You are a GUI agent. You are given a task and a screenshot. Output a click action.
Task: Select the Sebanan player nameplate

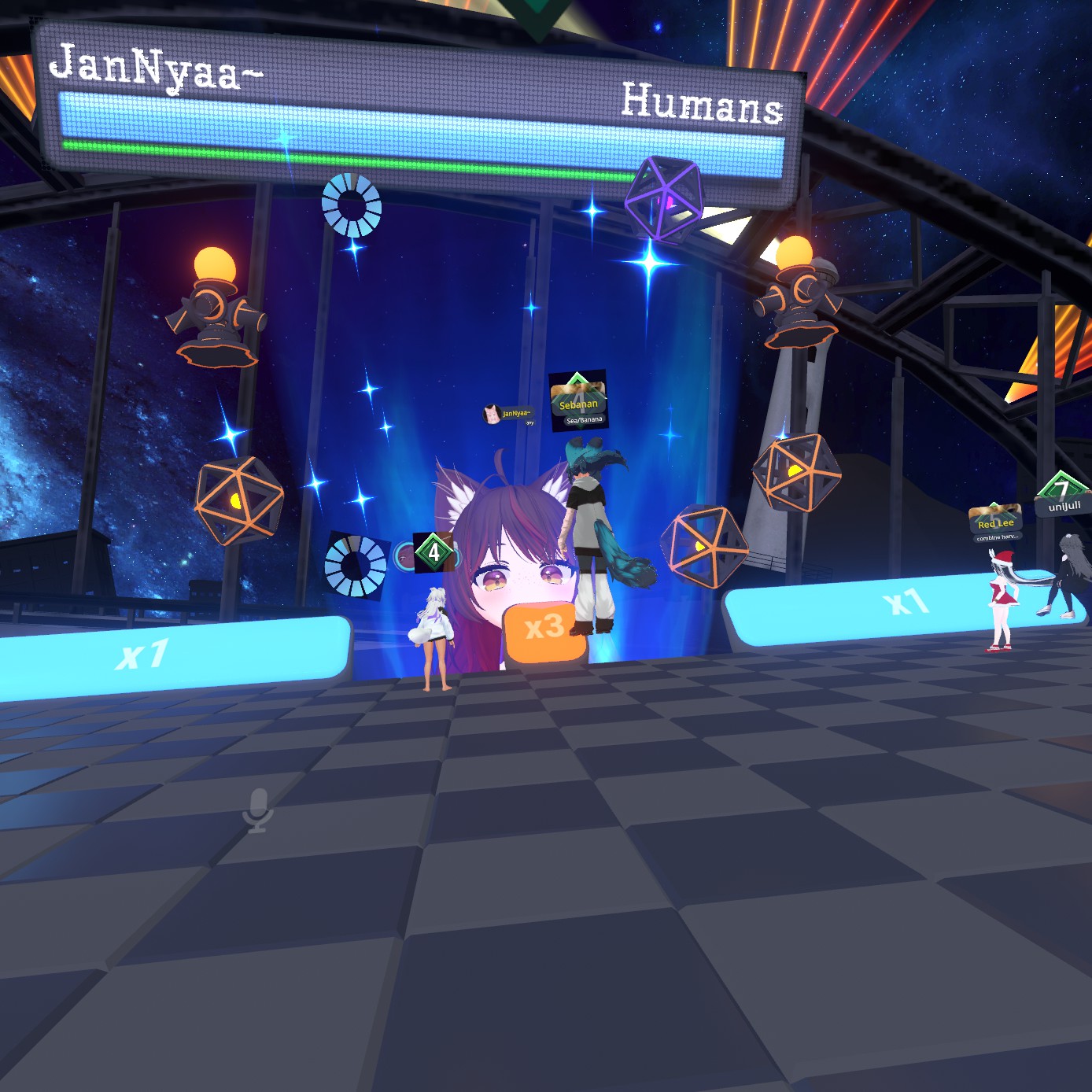[x=578, y=404]
